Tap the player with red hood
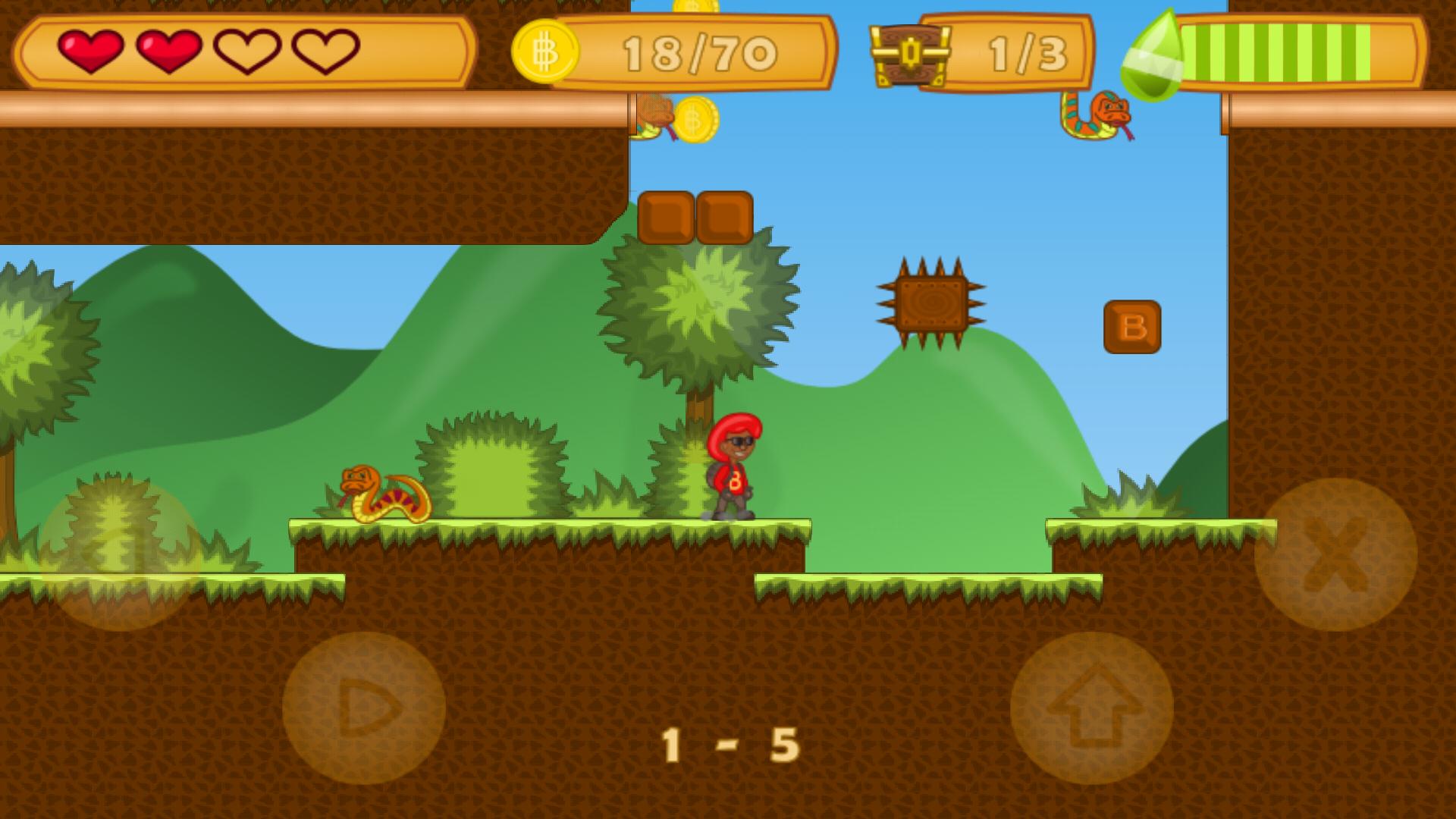The image size is (1456, 819). pyautogui.click(x=733, y=466)
